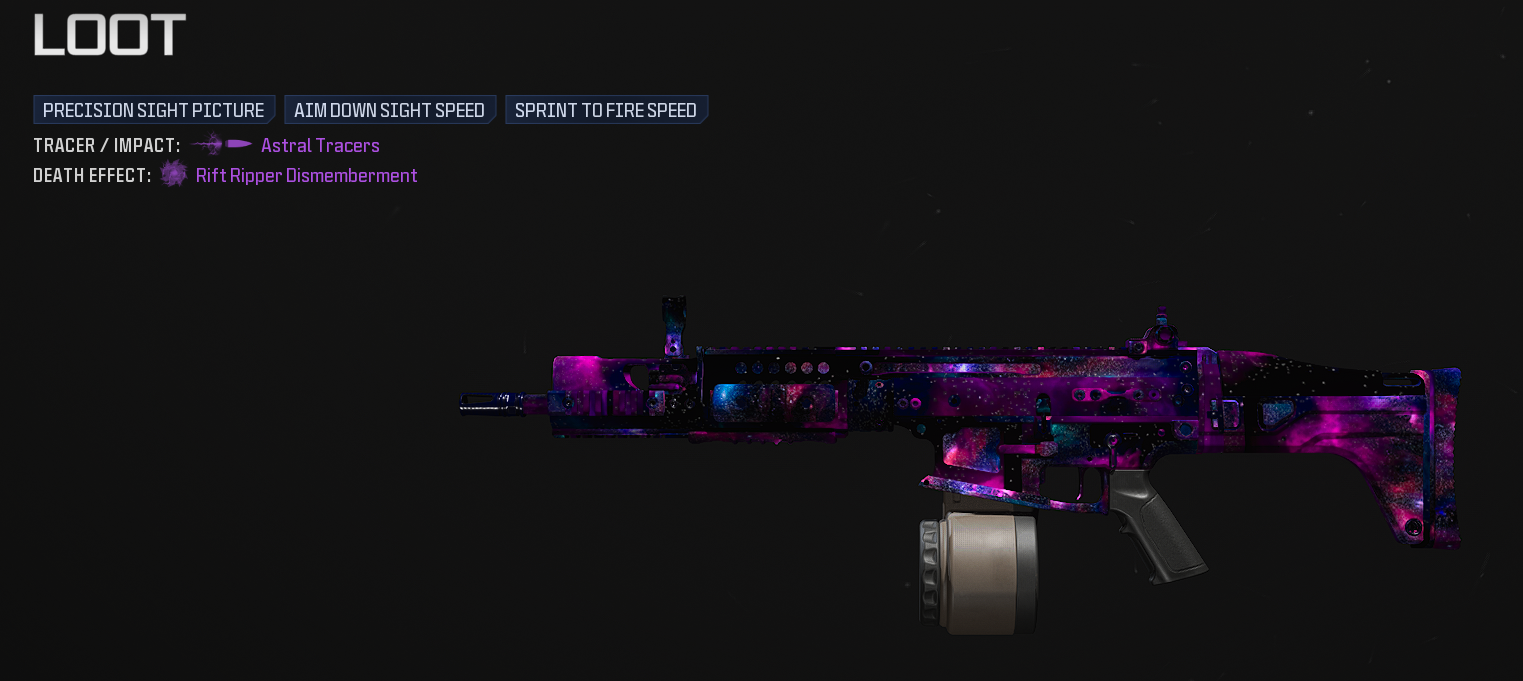Open the Astral Tracers entry
The width and height of the screenshot is (1523, 681).
(320, 146)
